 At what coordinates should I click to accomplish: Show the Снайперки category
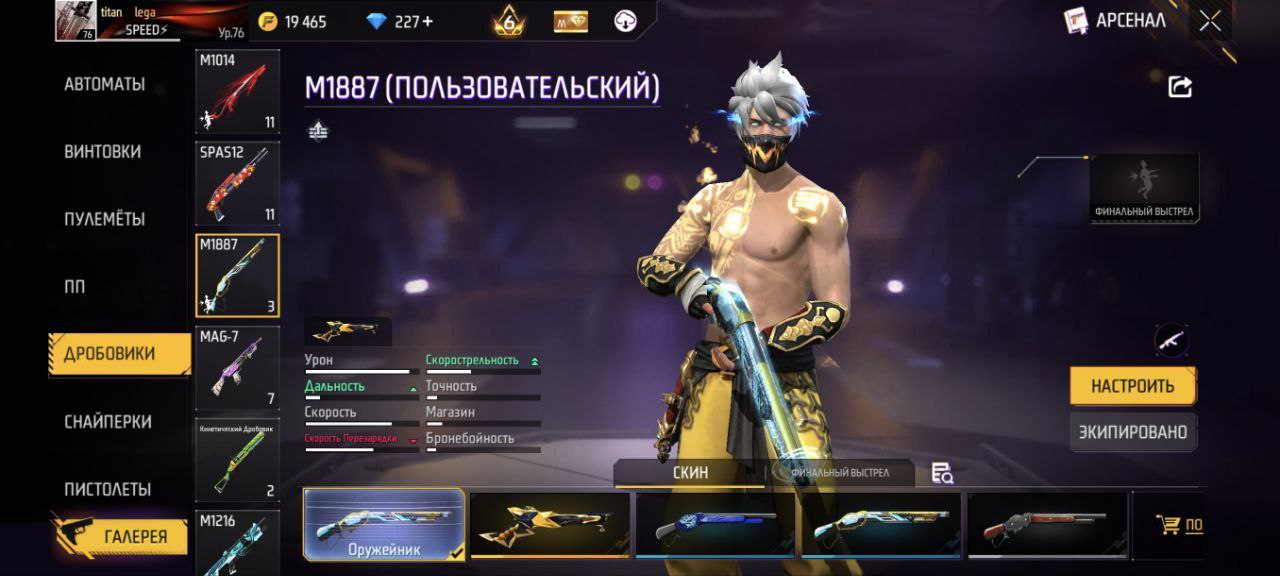pos(108,422)
